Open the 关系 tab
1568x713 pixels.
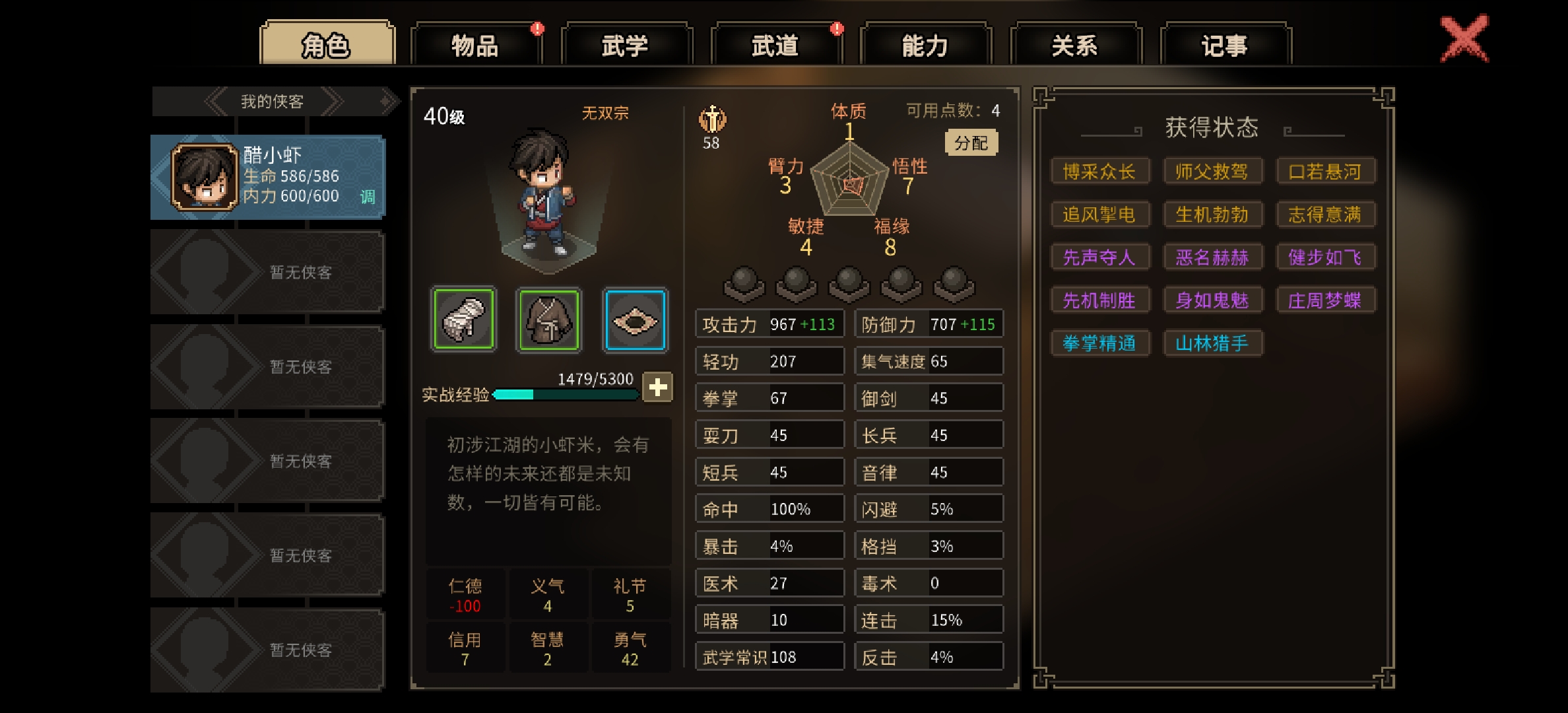(1074, 46)
